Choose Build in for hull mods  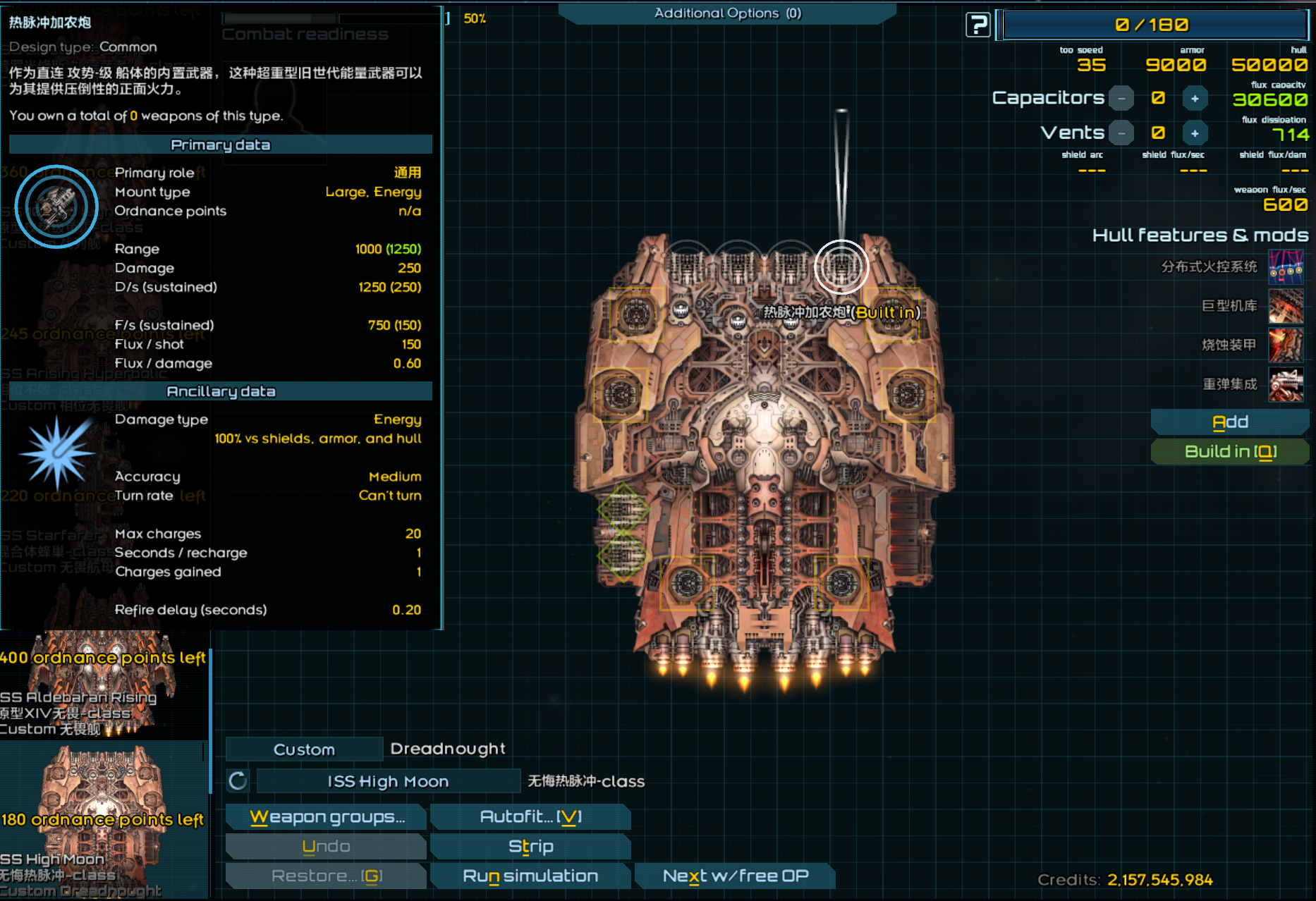(x=1230, y=452)
